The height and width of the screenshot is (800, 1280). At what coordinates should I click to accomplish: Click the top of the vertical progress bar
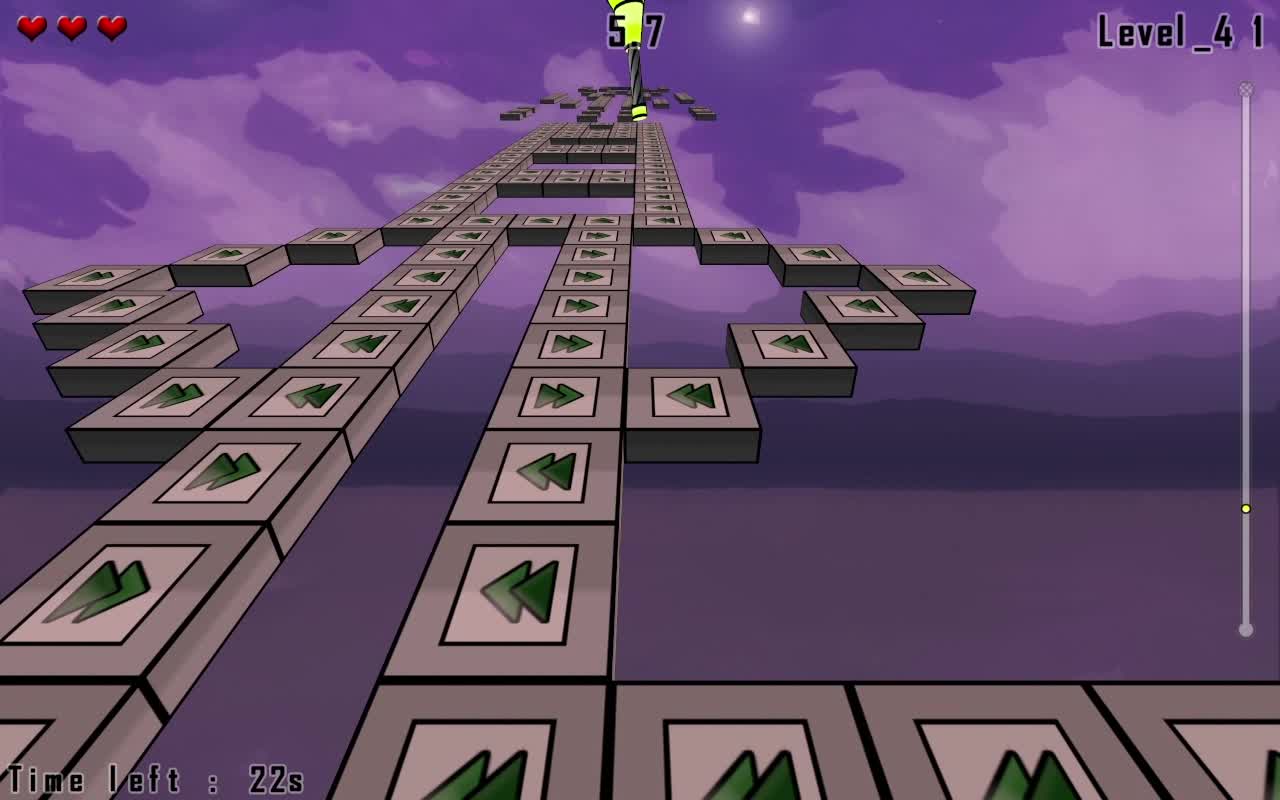click(x=1244, y=90)
